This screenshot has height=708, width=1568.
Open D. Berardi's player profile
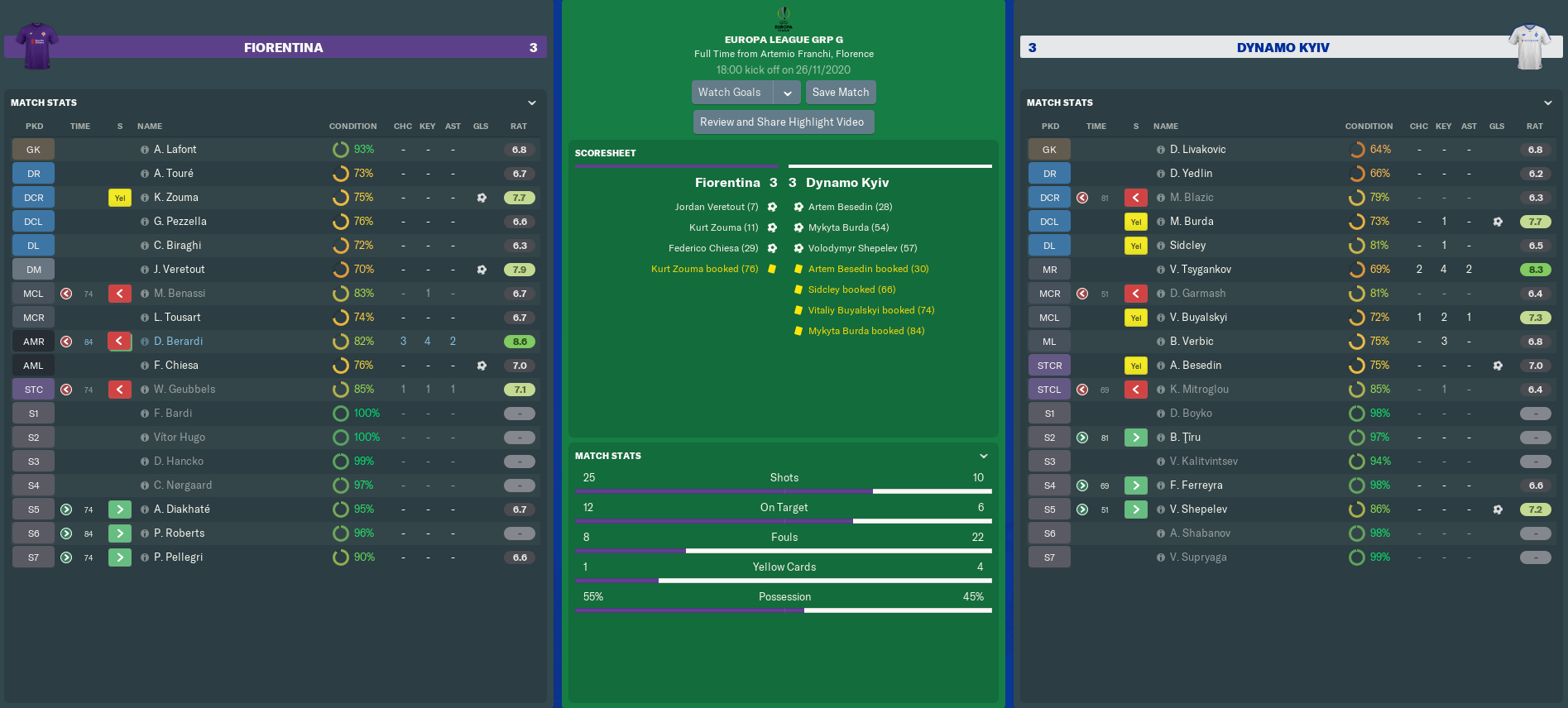(x=178, y=342)
